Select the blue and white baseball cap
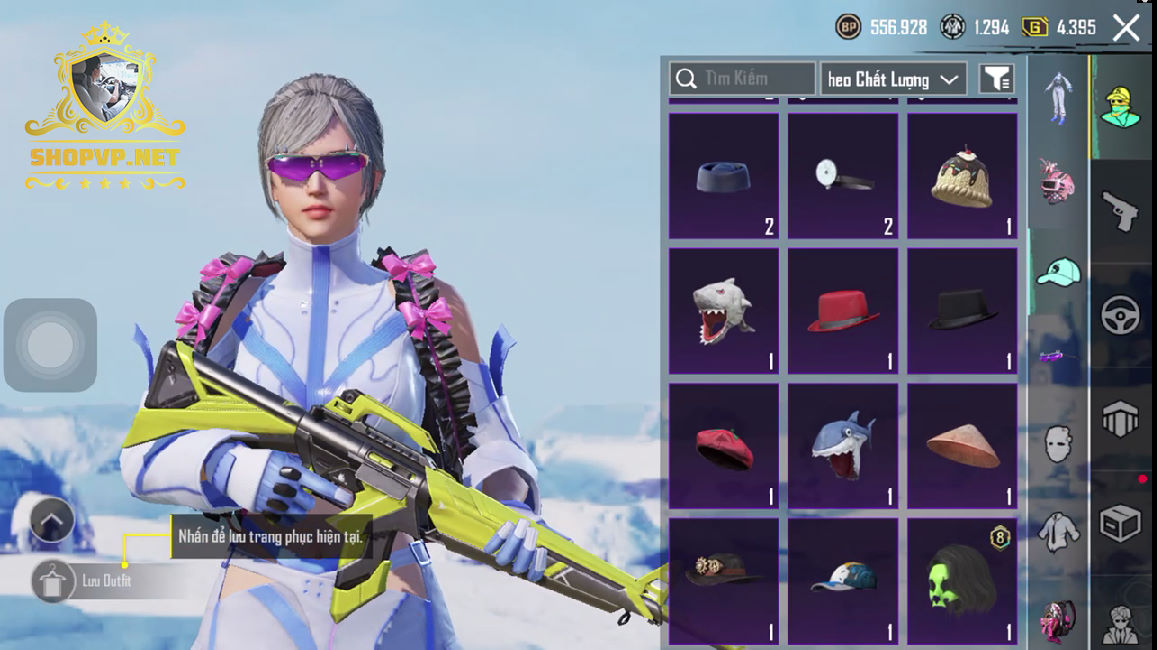Screen dimensions: 1157x650 [x=843, y=580]
